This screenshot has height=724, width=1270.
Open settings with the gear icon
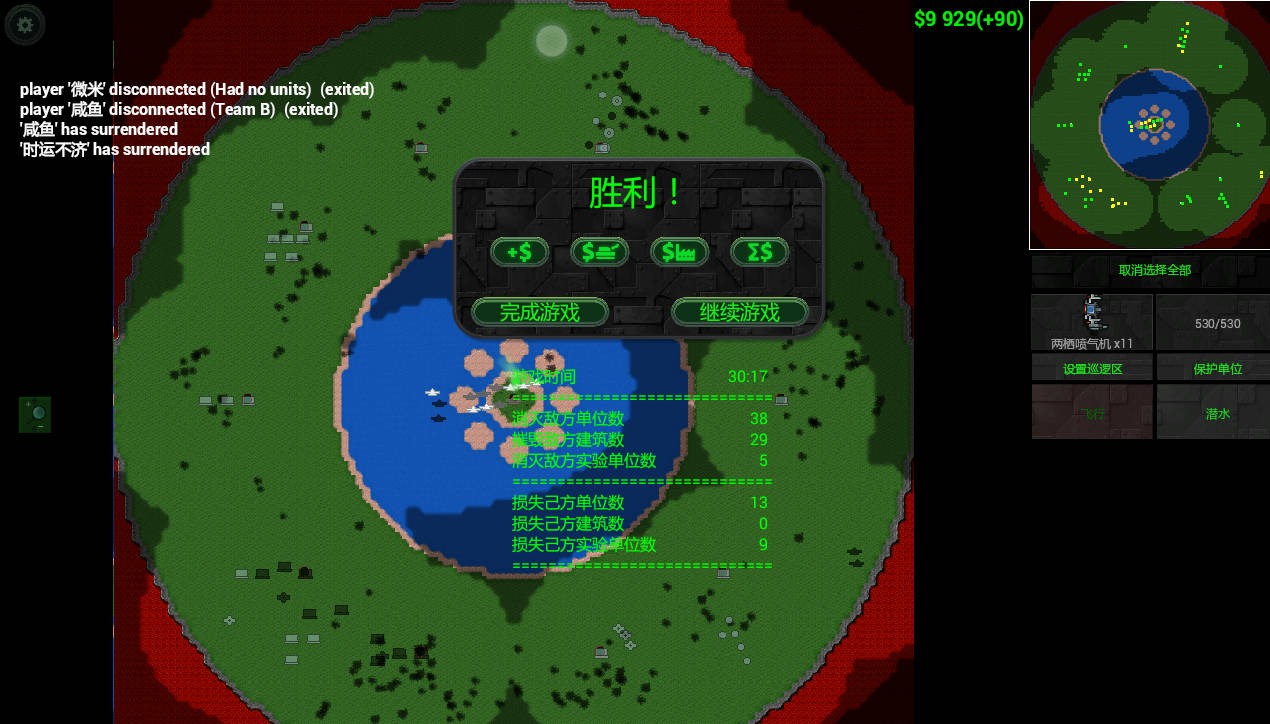tap(25, 25)
